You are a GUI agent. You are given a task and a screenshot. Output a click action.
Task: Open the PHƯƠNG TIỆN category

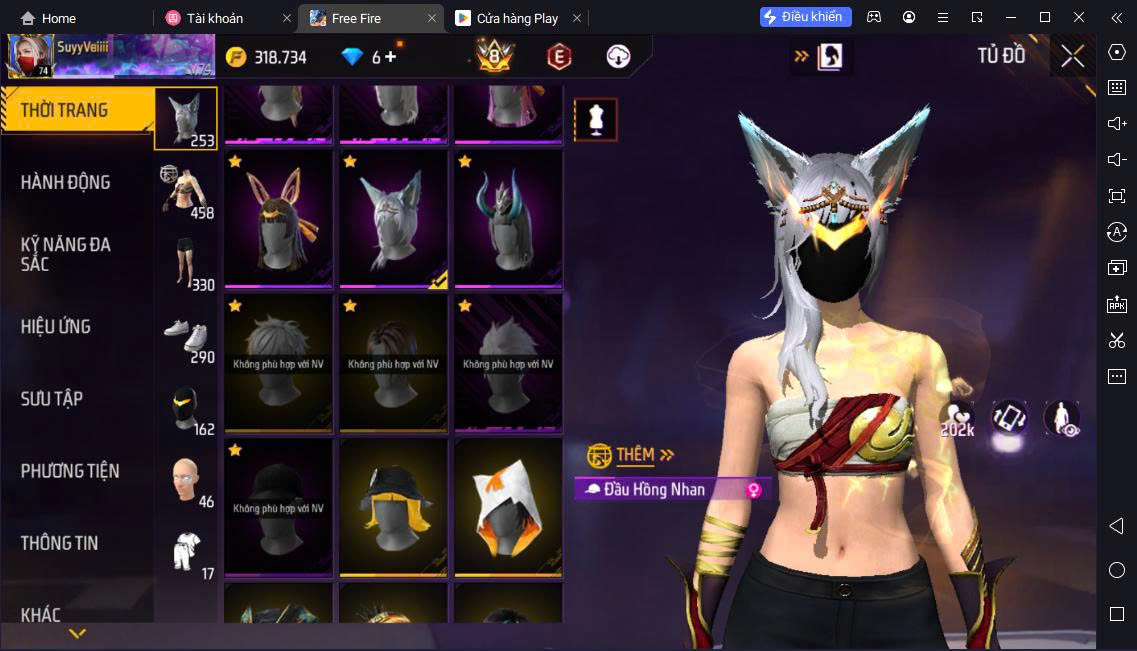click(x=70, y=470)
